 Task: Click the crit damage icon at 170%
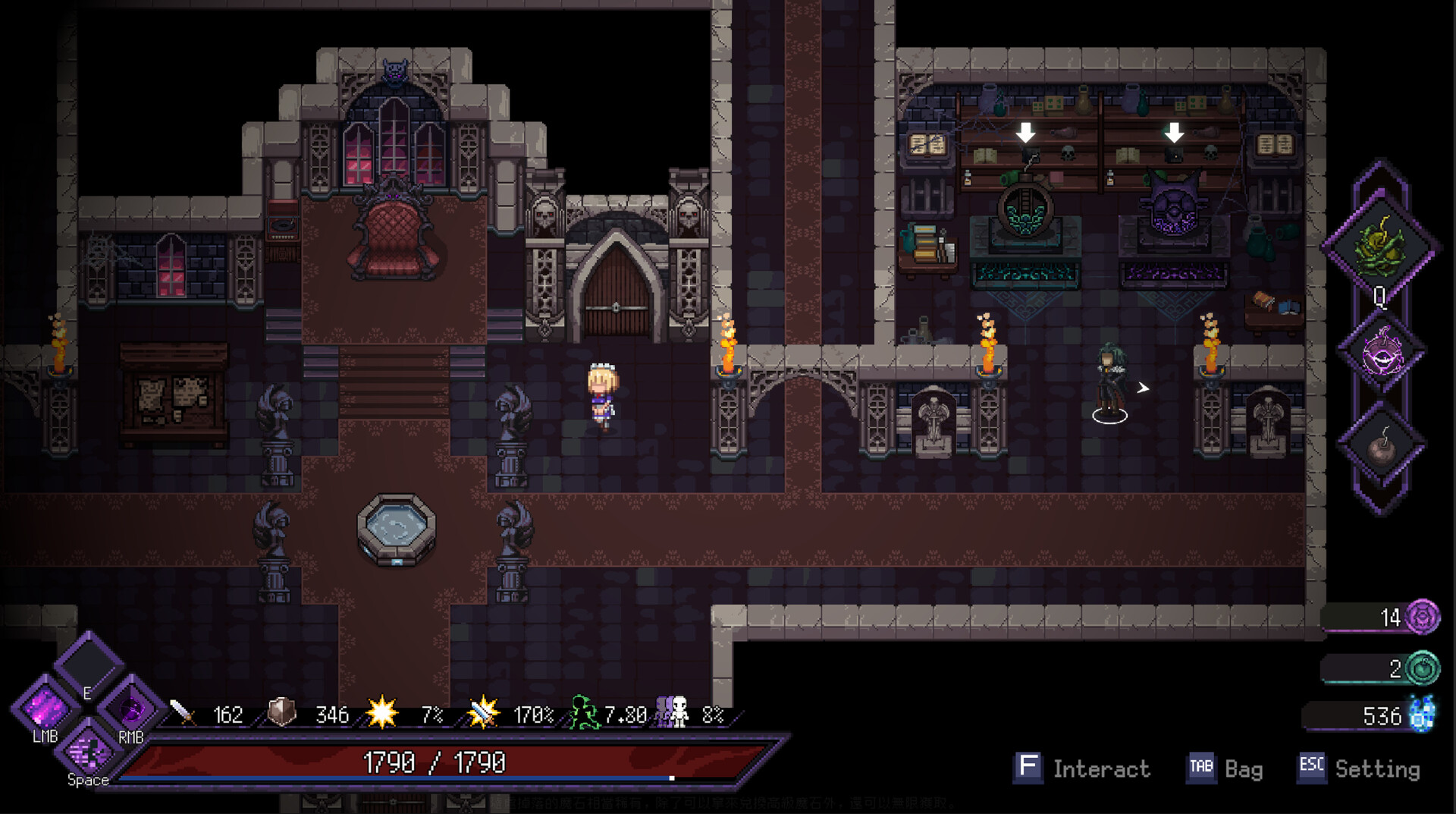pos(483,712)
